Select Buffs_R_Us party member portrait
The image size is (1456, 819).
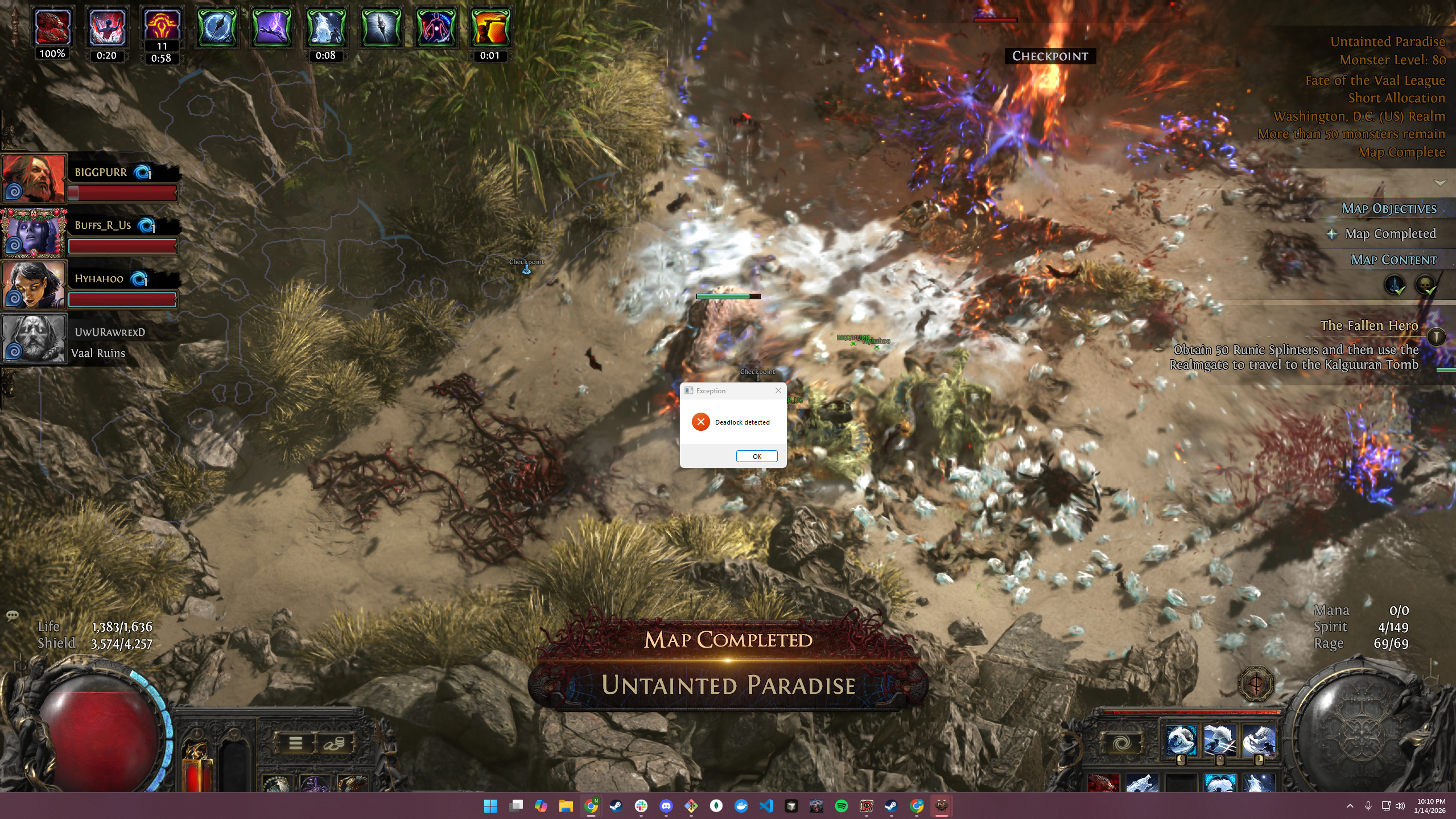(34, 232)
